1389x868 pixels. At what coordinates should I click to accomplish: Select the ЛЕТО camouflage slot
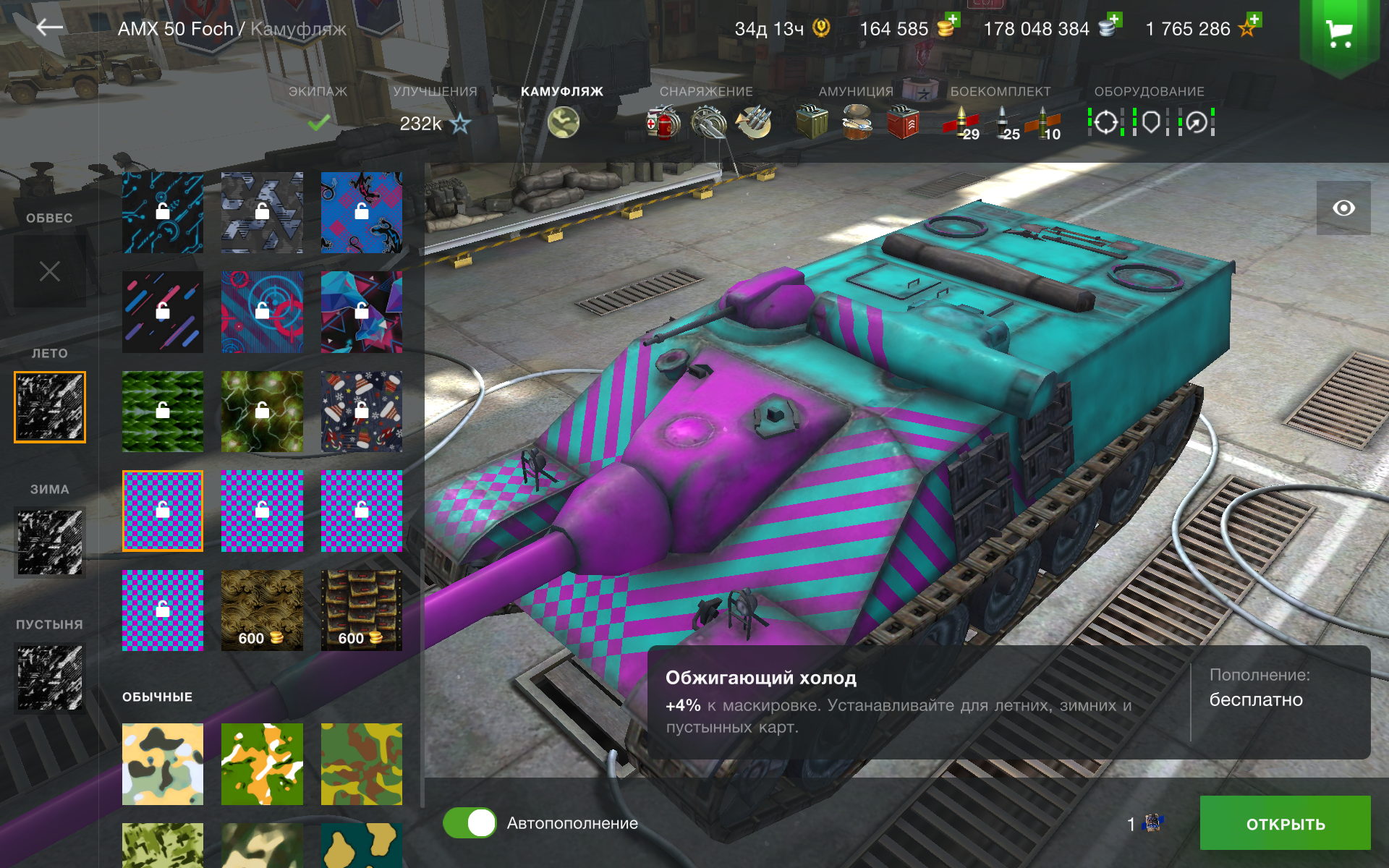pos(50,407)
